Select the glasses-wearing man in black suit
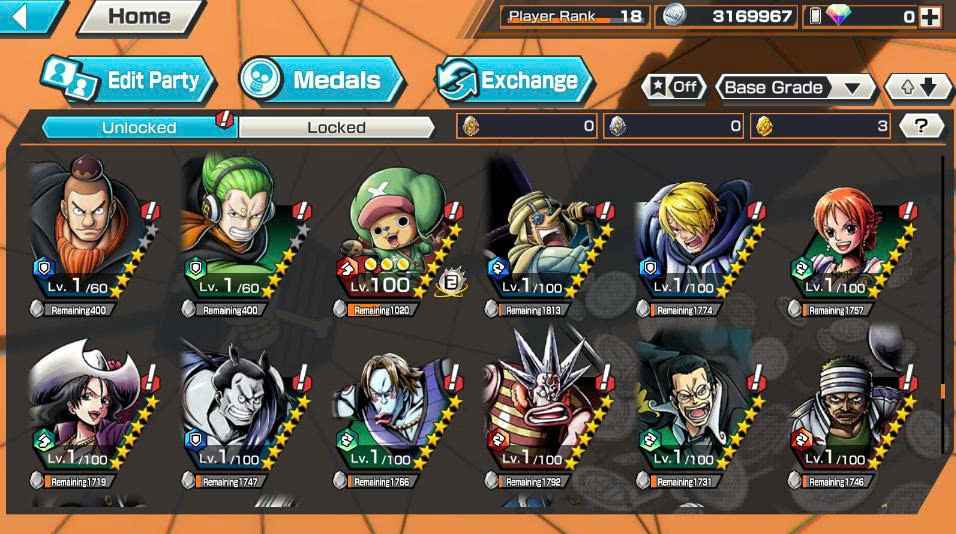The width and height of the screenshot is (956, 534). 698,408
